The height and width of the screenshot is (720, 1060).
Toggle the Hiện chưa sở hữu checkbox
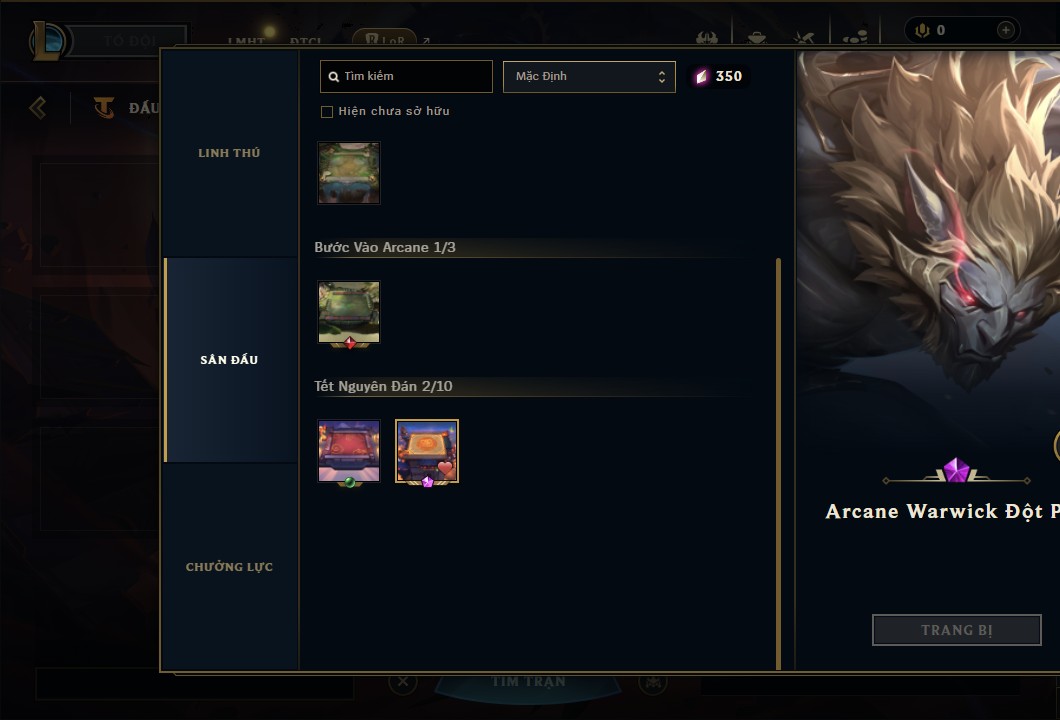coord(327,112)
